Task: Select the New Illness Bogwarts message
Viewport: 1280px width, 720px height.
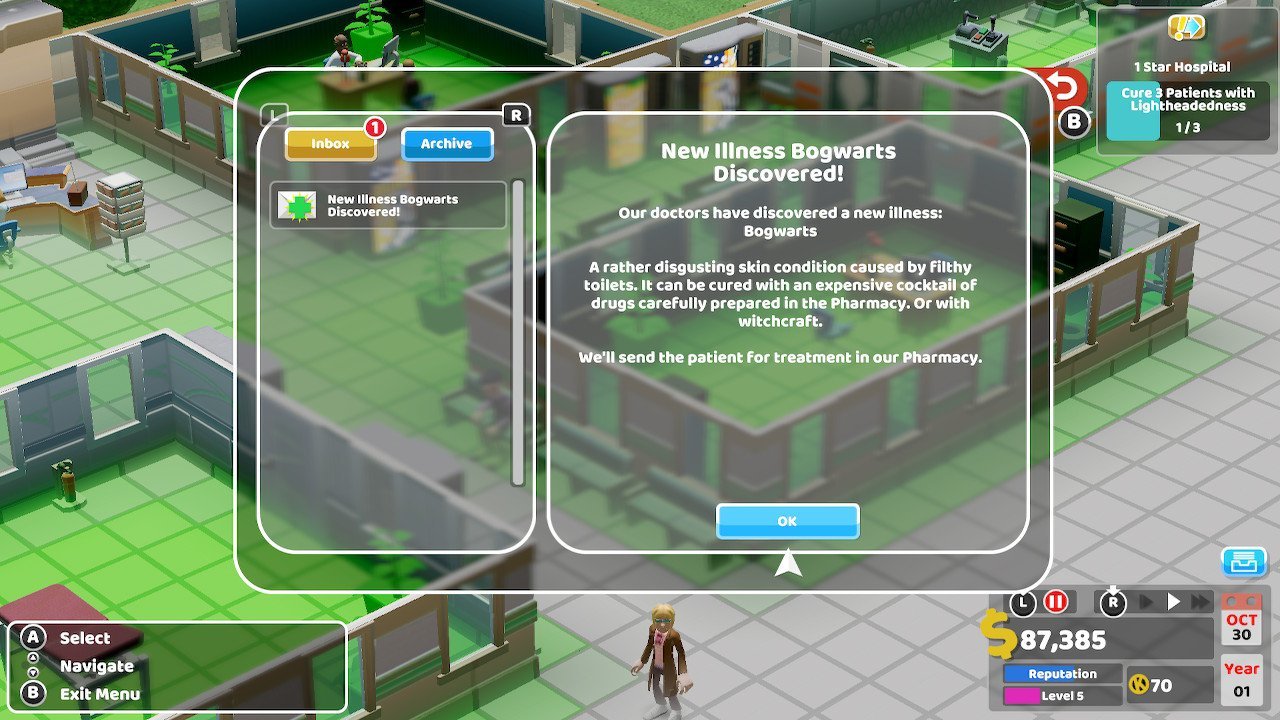Action: (388, 205)
